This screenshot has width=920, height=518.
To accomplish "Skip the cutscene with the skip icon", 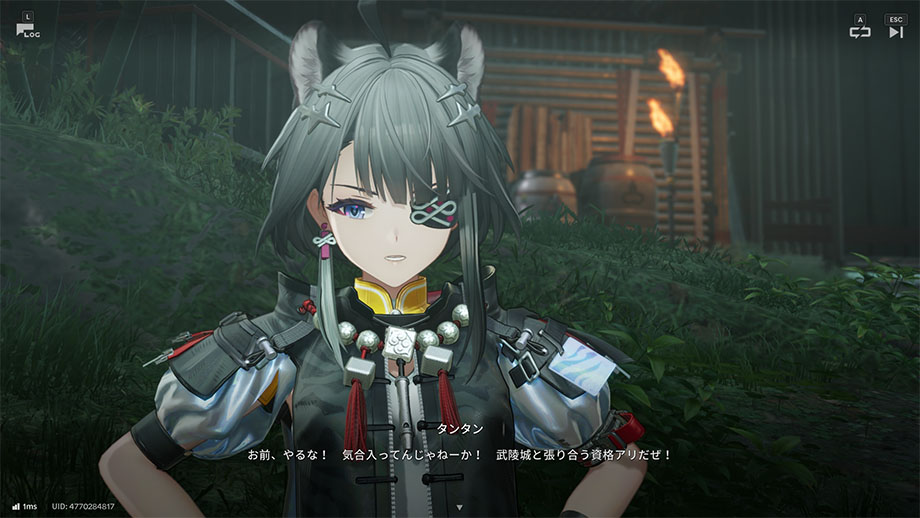I will pos(895,31).
